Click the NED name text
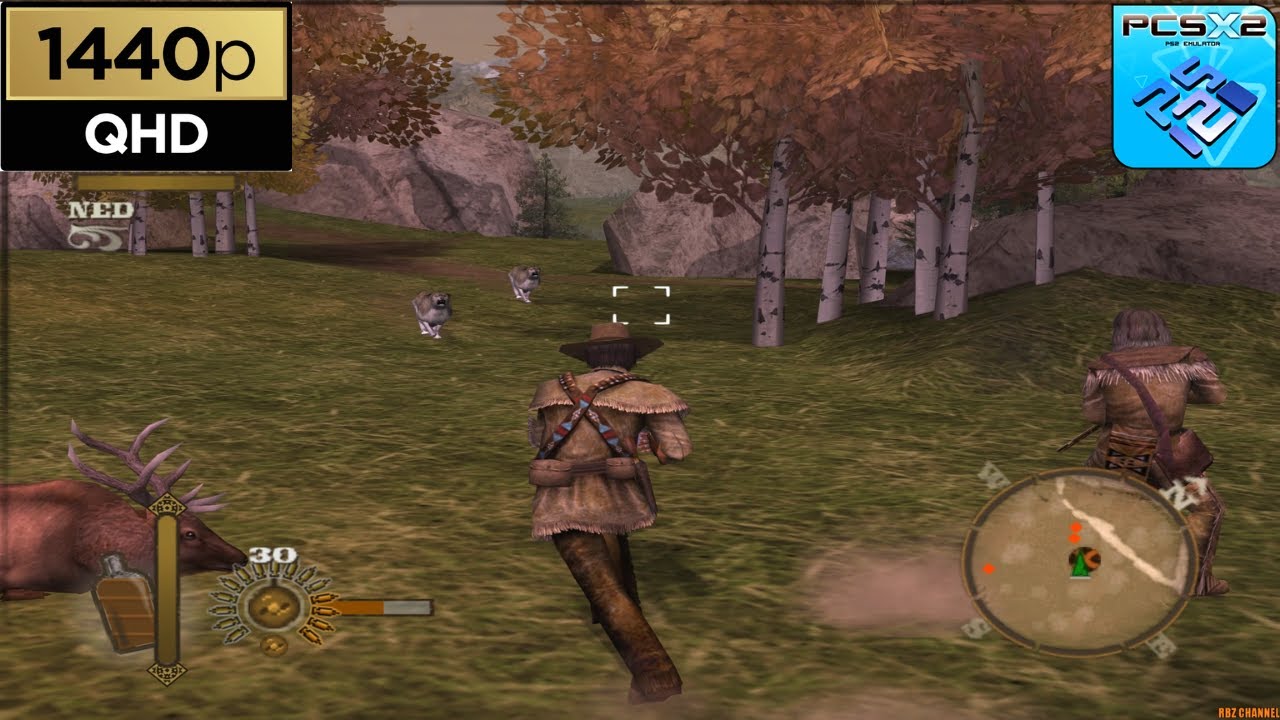Image resolution: width=1280 pixels, height=720 pixels. [x=101, y=210]
